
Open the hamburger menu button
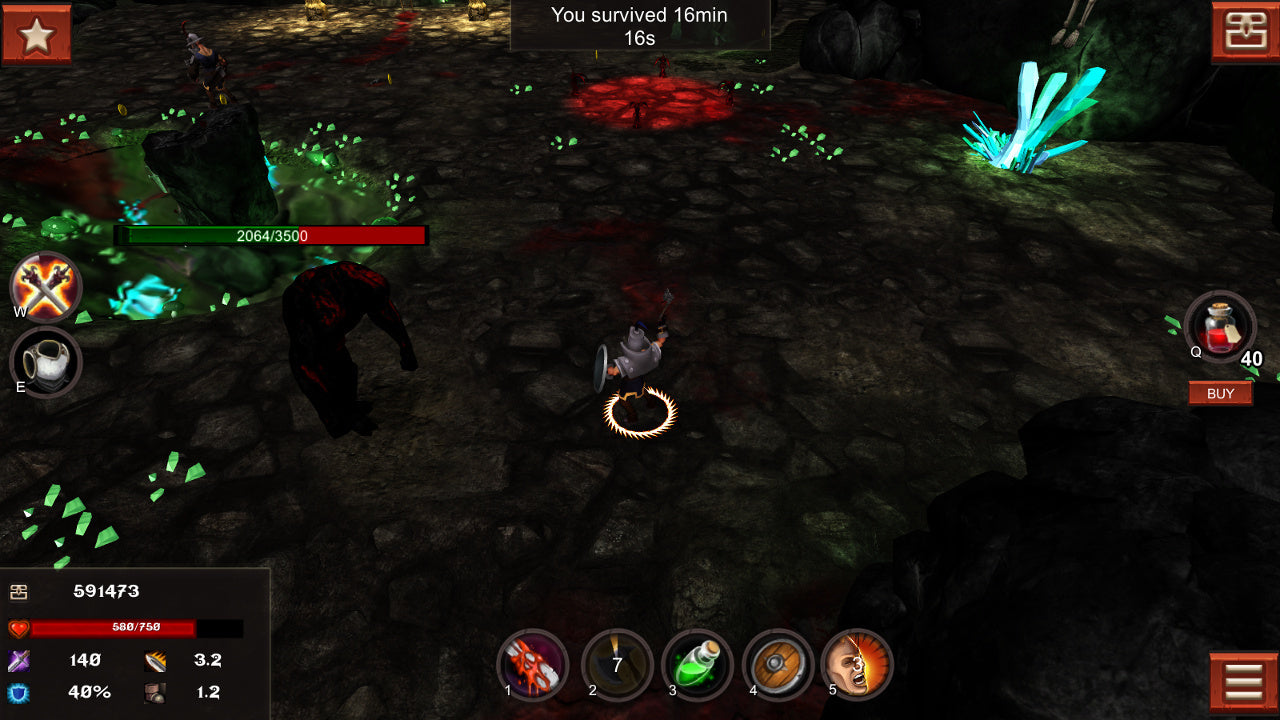pos(1243,682)
